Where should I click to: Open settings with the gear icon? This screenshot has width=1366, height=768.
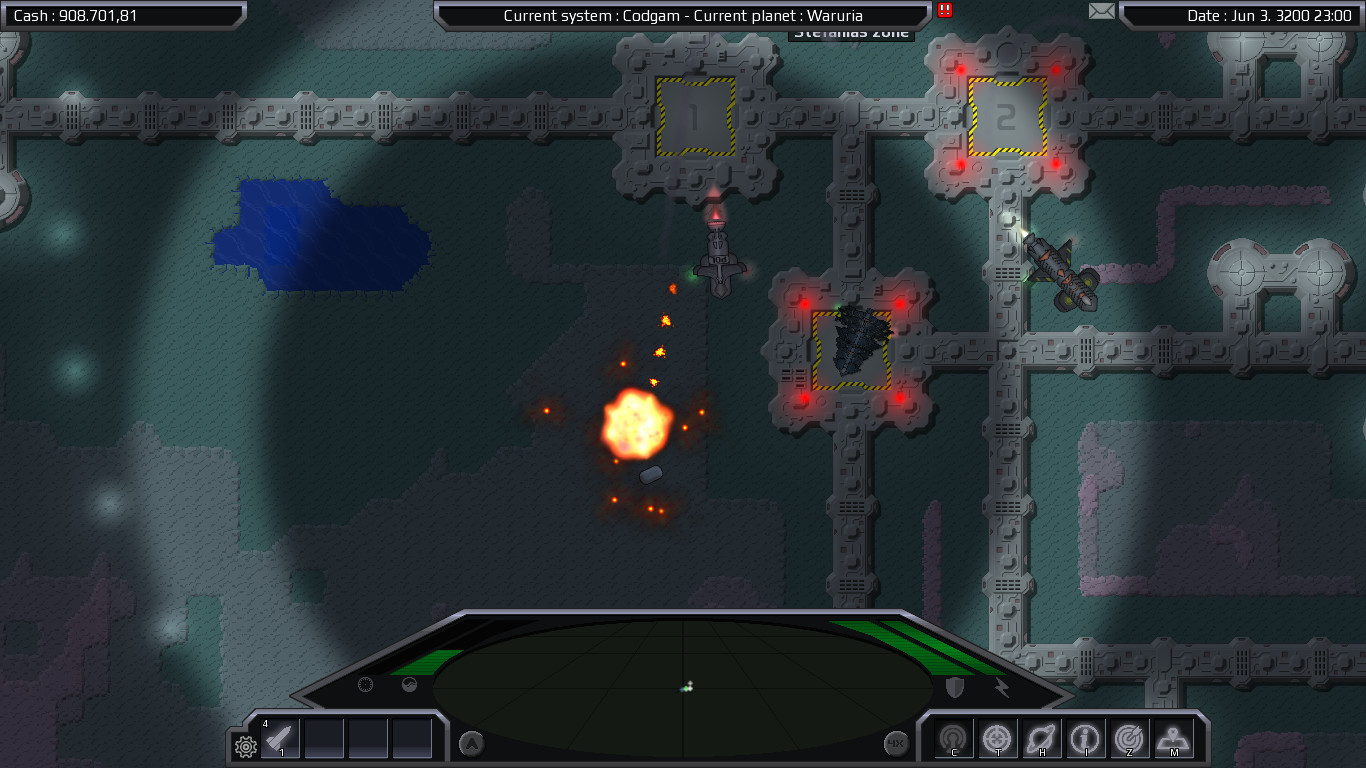pyautogui.click(x=245, y=745)
